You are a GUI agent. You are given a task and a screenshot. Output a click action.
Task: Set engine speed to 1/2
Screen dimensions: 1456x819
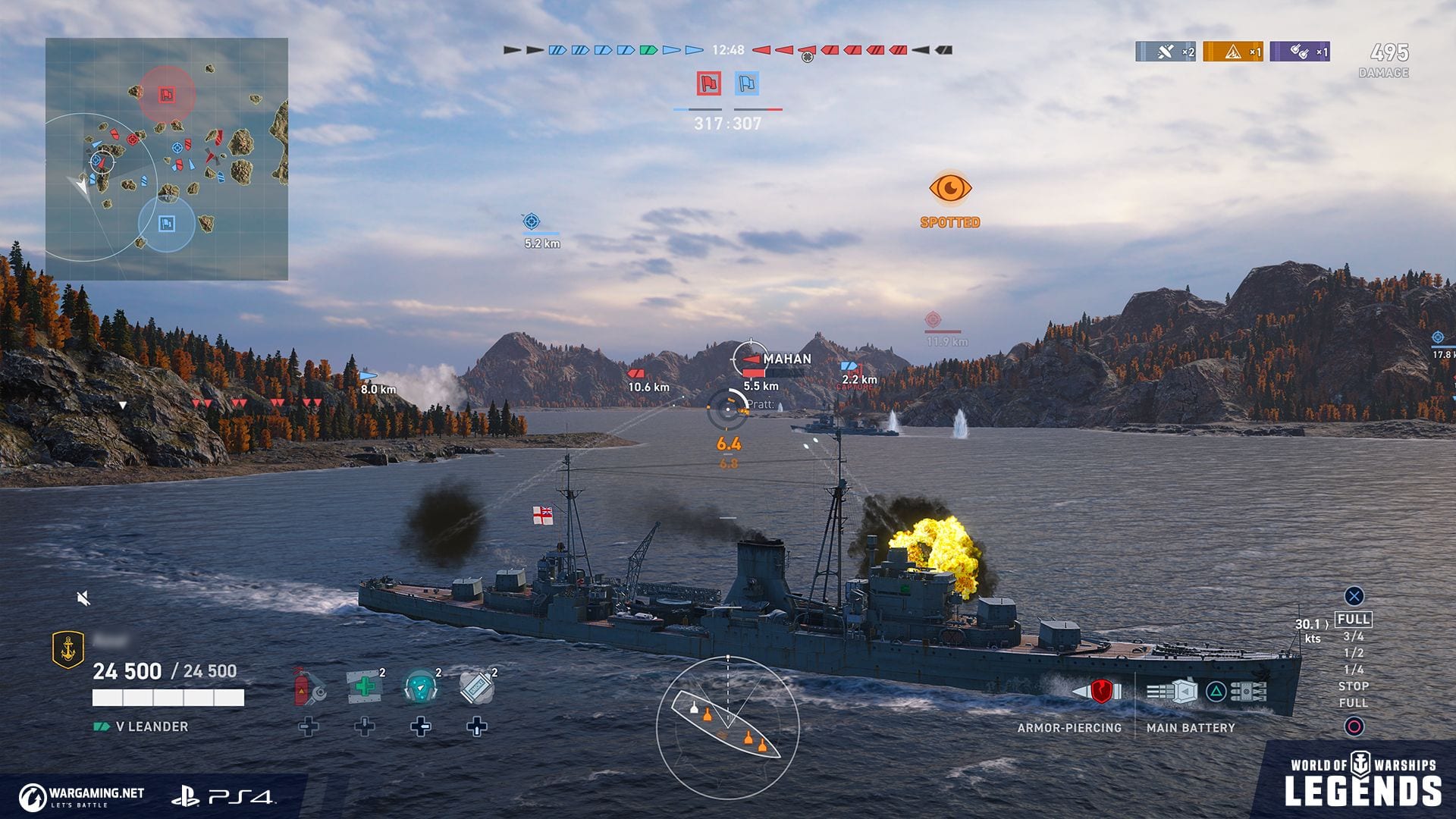[1354, 653]
